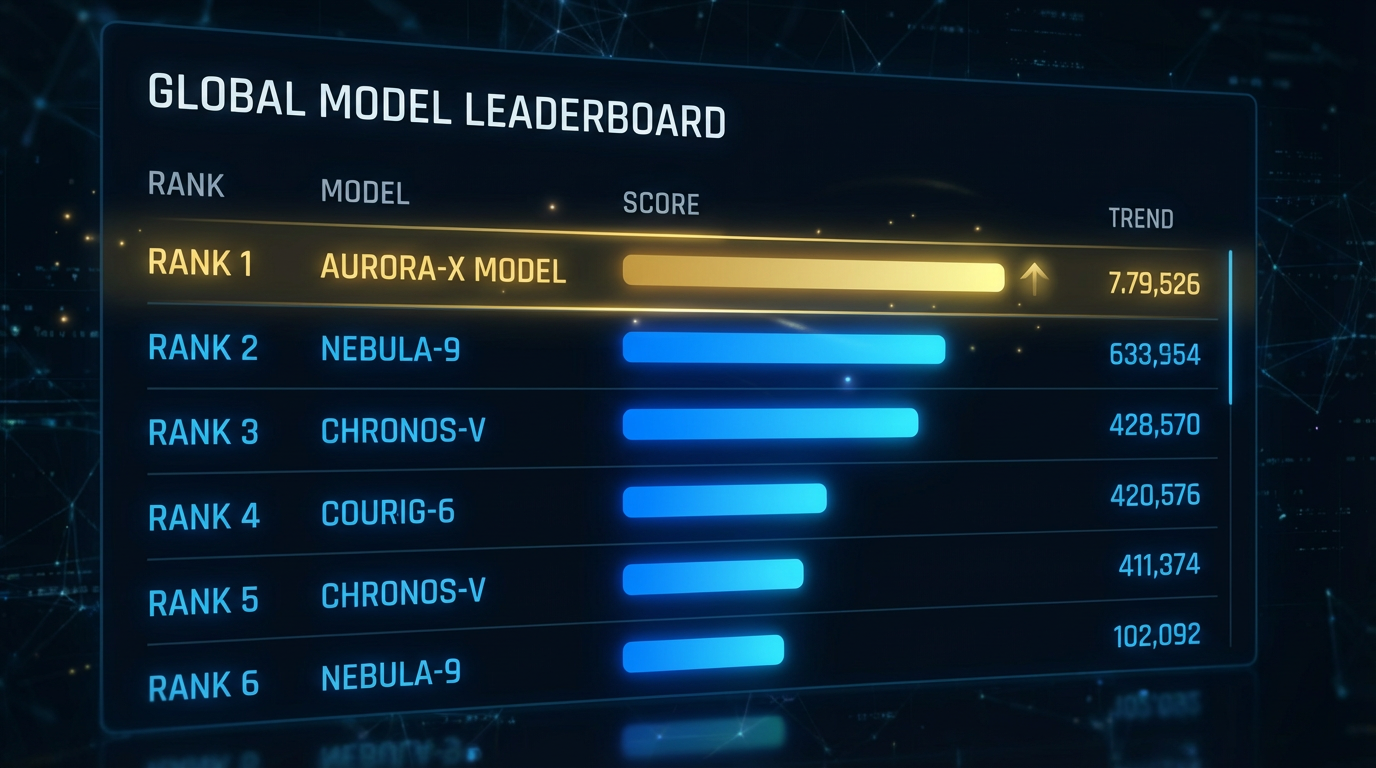Sort by the Rank column header
Image resolution: width=1376 pixels, height=768 pixels.
point(186,185)
